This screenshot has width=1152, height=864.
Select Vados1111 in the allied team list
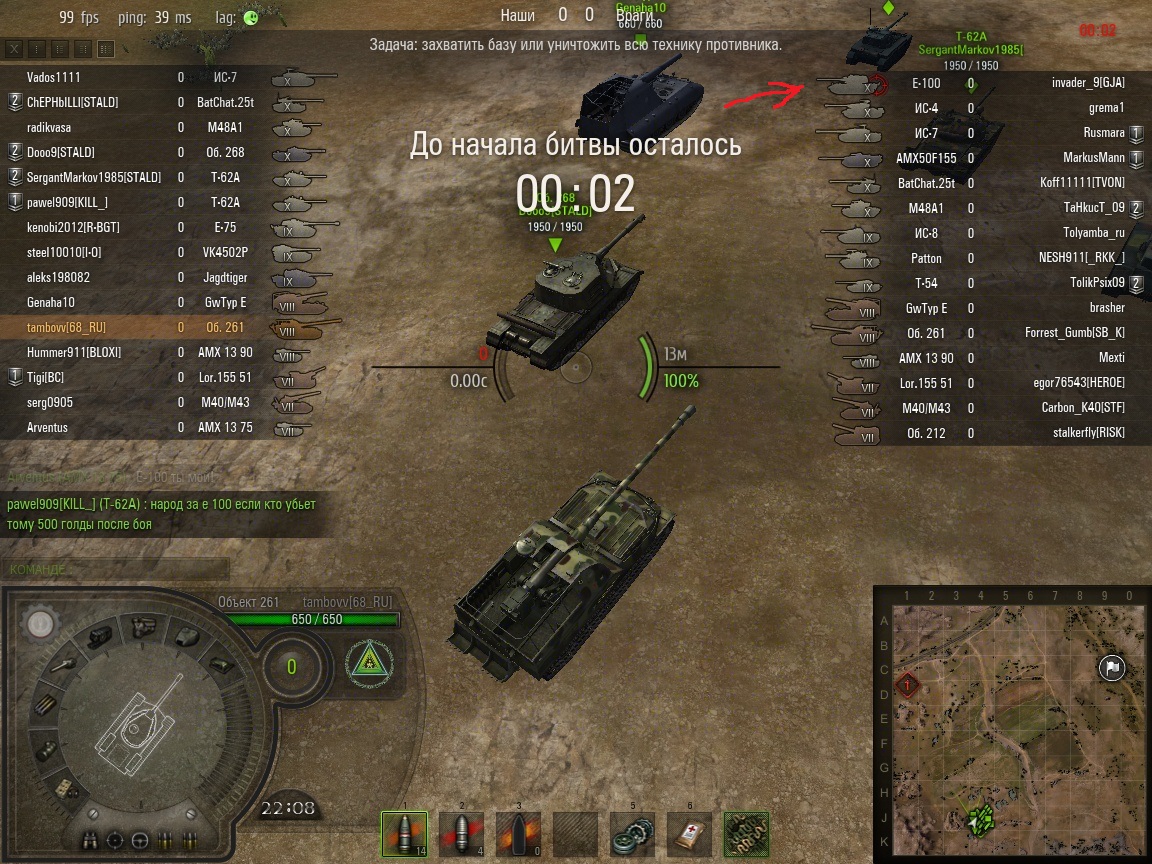click(x=54, y=78)
